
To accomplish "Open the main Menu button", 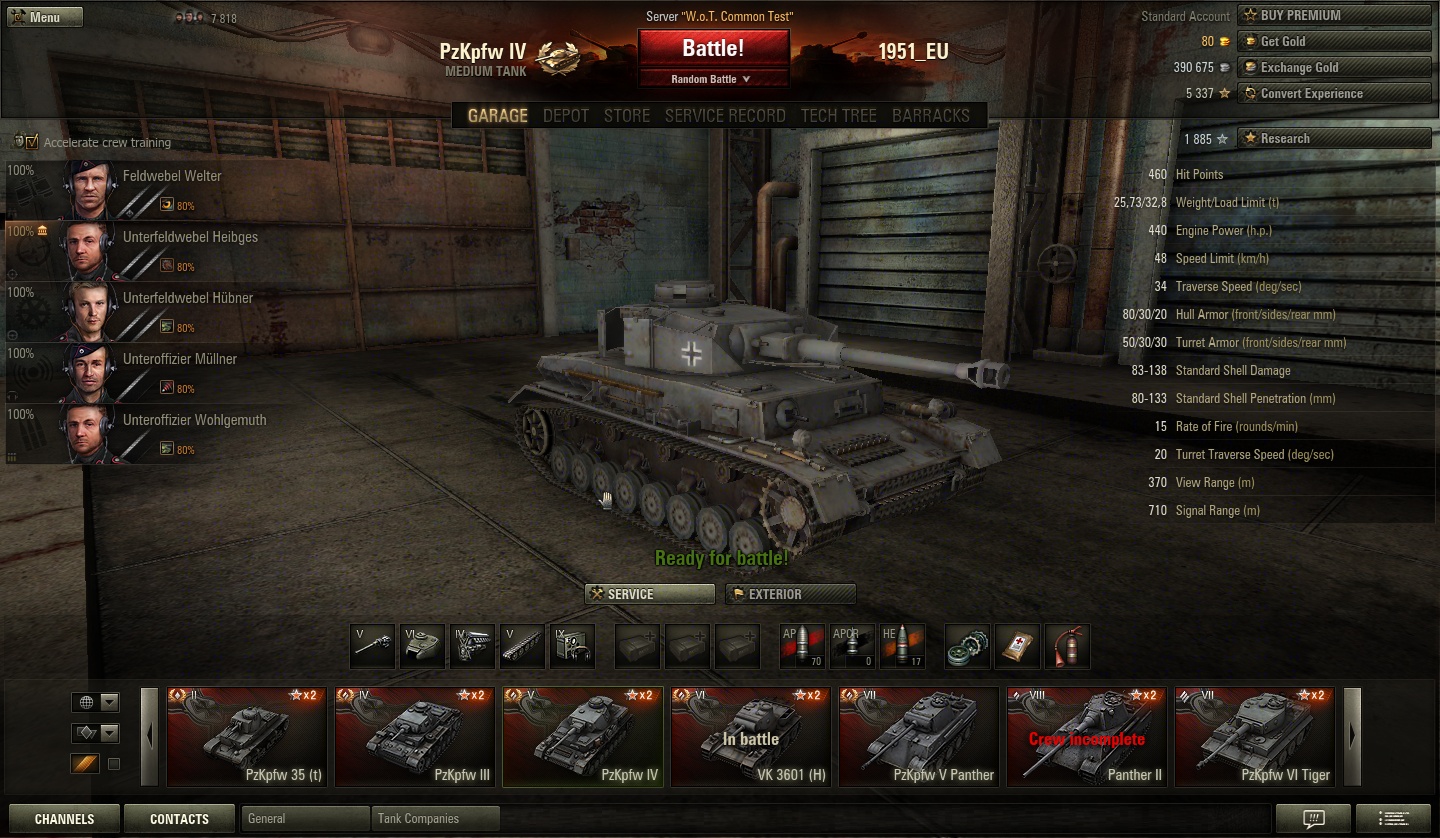I will [x=44, y=17].
